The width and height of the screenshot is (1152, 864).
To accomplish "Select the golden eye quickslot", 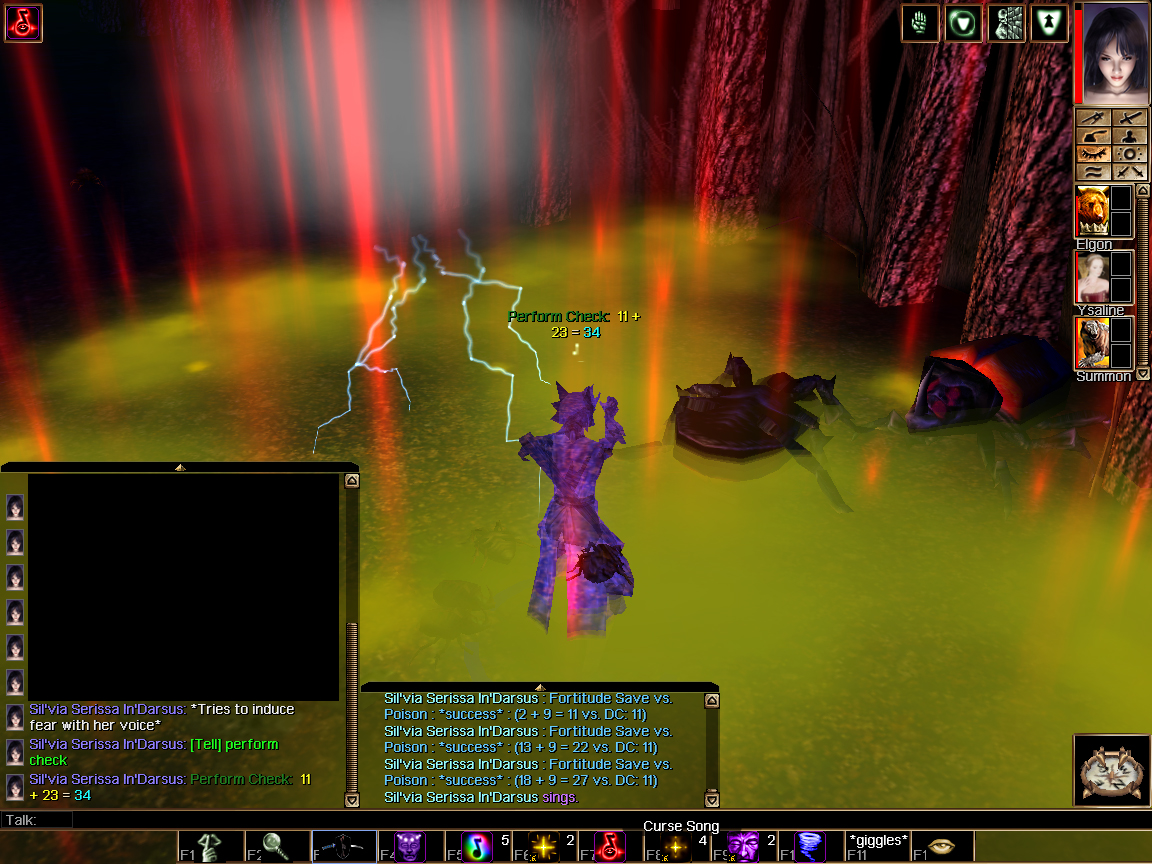I will (943, 847).
